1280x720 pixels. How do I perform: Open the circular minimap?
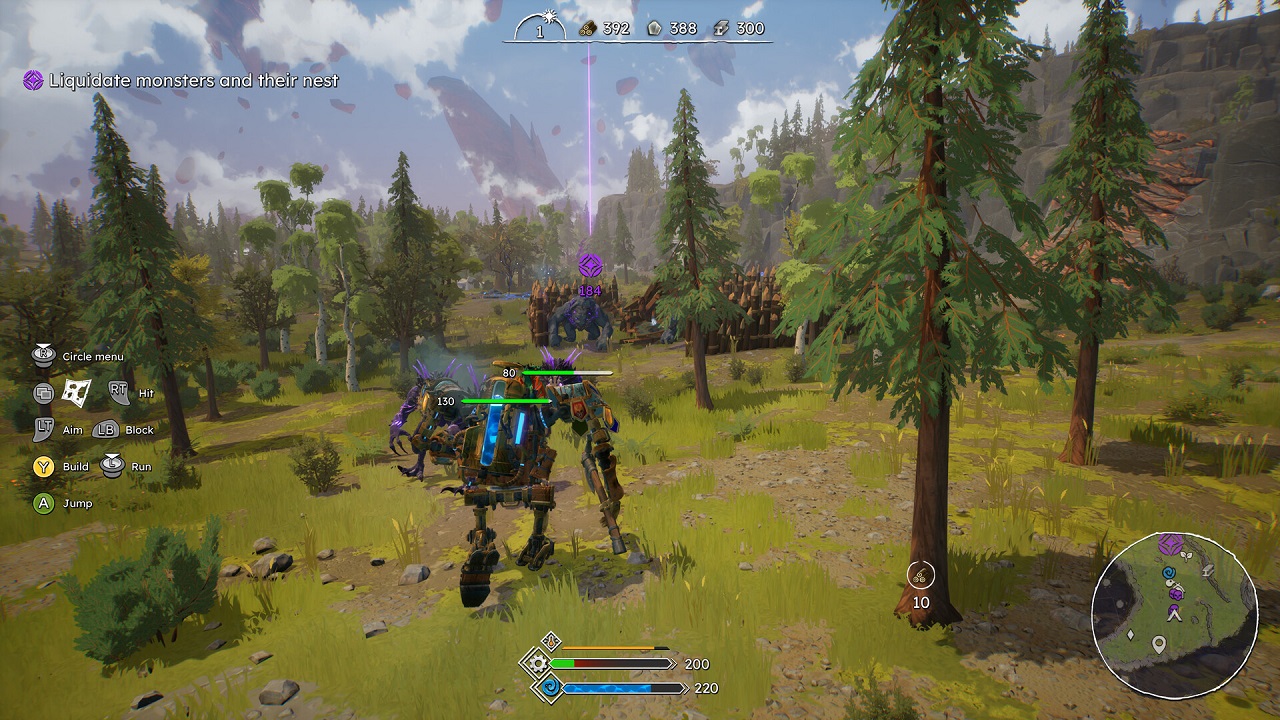(x=1173, y=615)
